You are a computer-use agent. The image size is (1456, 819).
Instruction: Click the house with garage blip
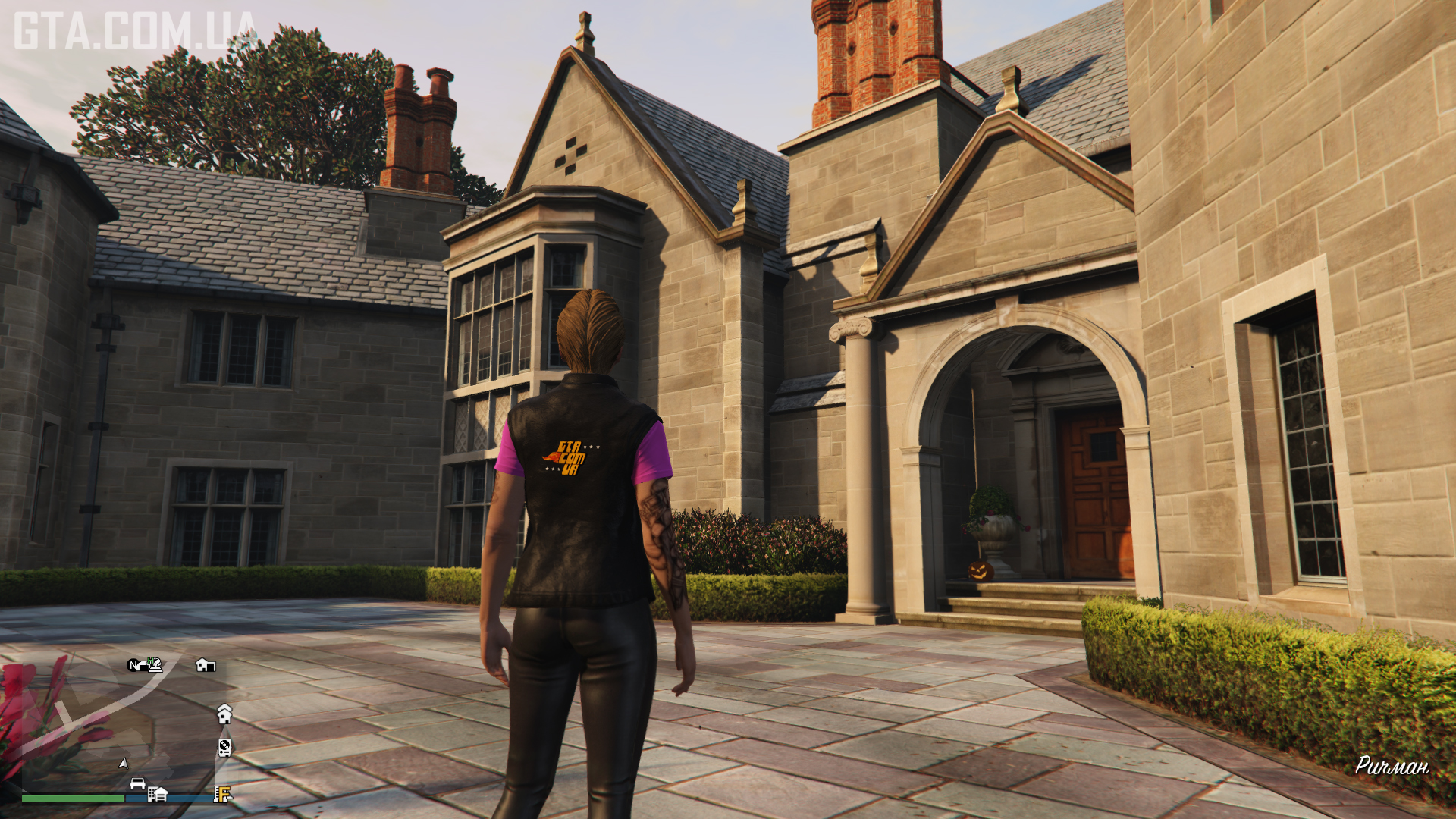coord(205,665)
